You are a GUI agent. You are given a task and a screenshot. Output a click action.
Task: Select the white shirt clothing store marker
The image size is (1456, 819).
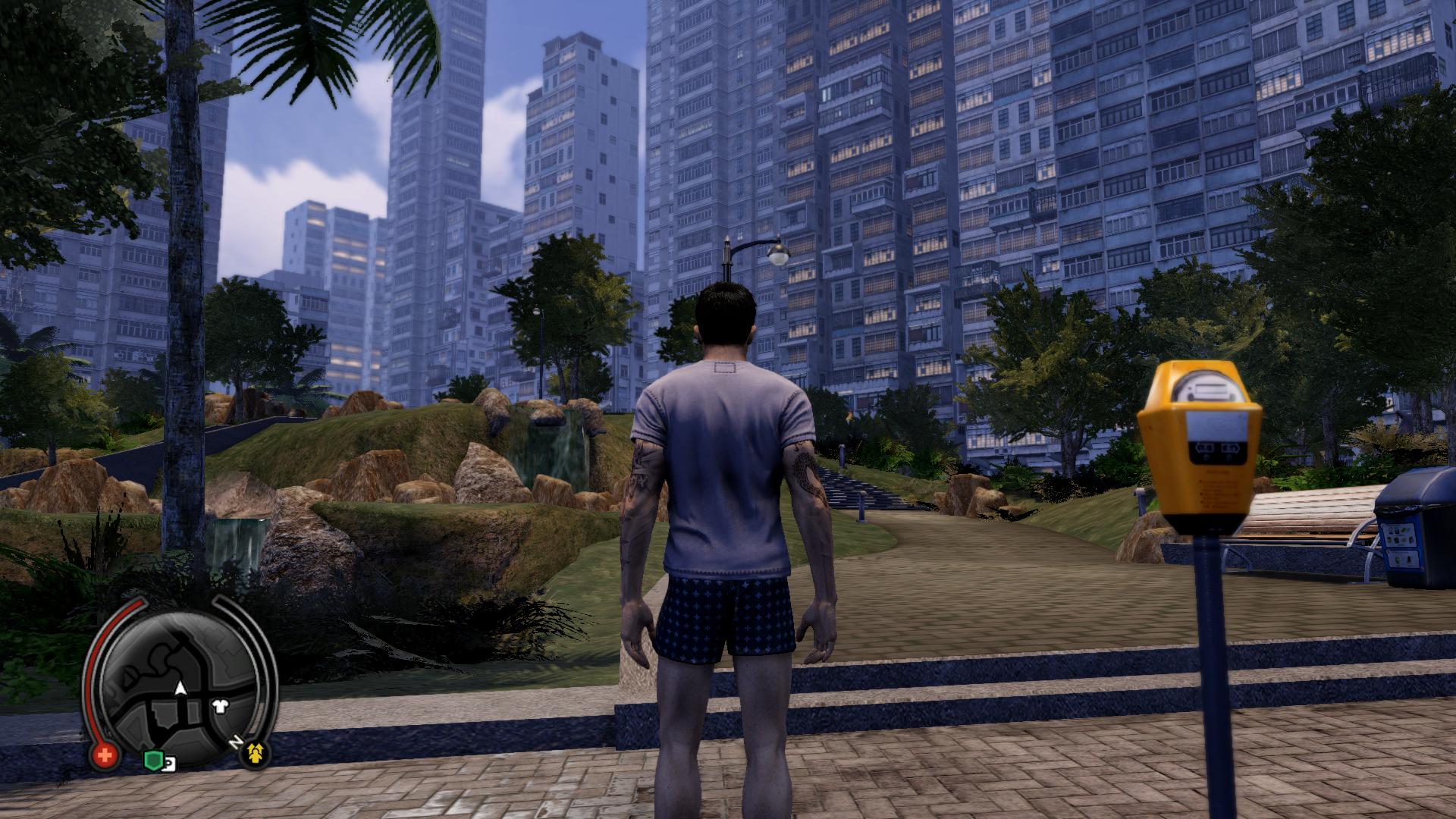221,706
